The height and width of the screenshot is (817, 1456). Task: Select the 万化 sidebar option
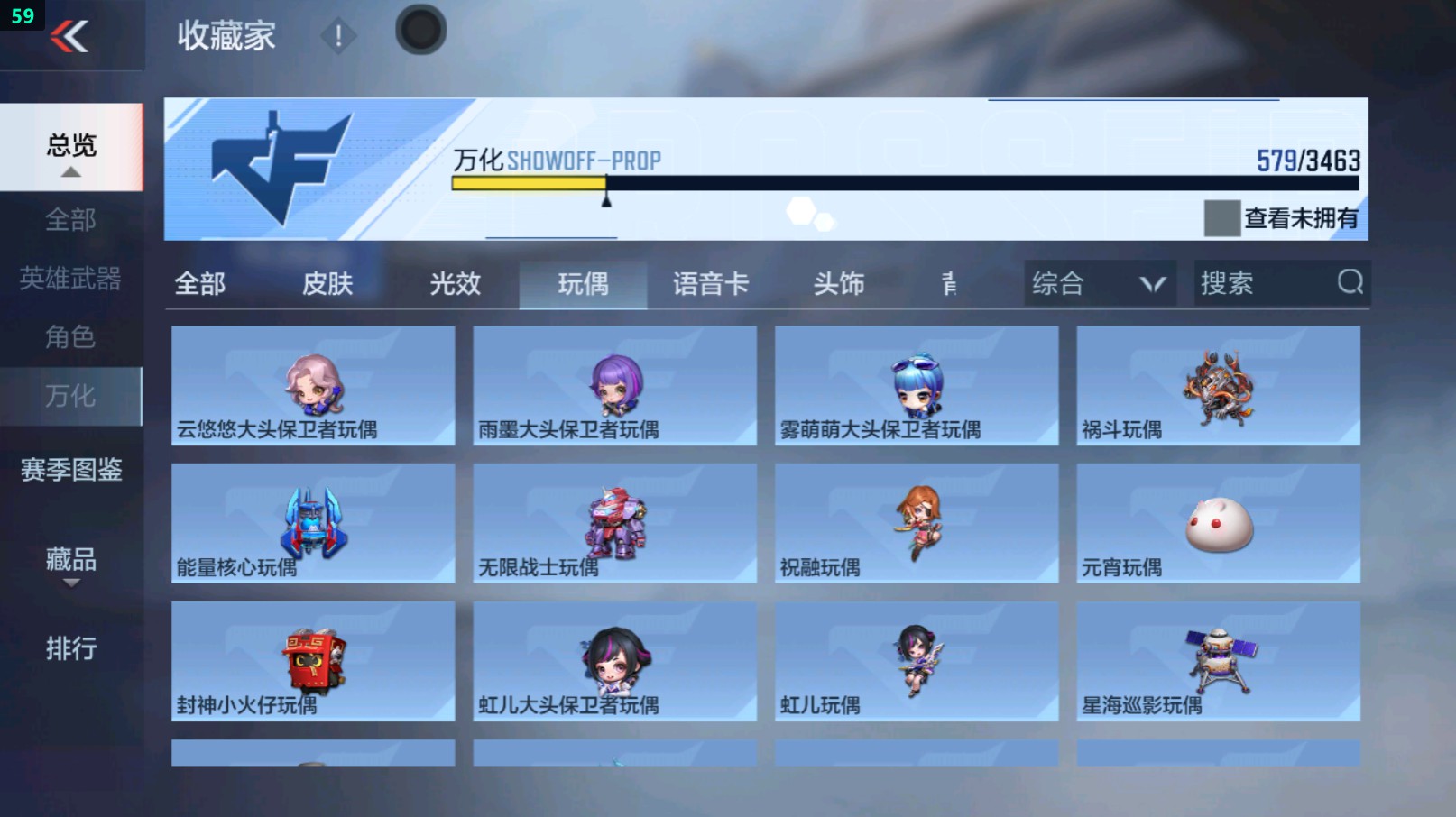pos(71,396)
